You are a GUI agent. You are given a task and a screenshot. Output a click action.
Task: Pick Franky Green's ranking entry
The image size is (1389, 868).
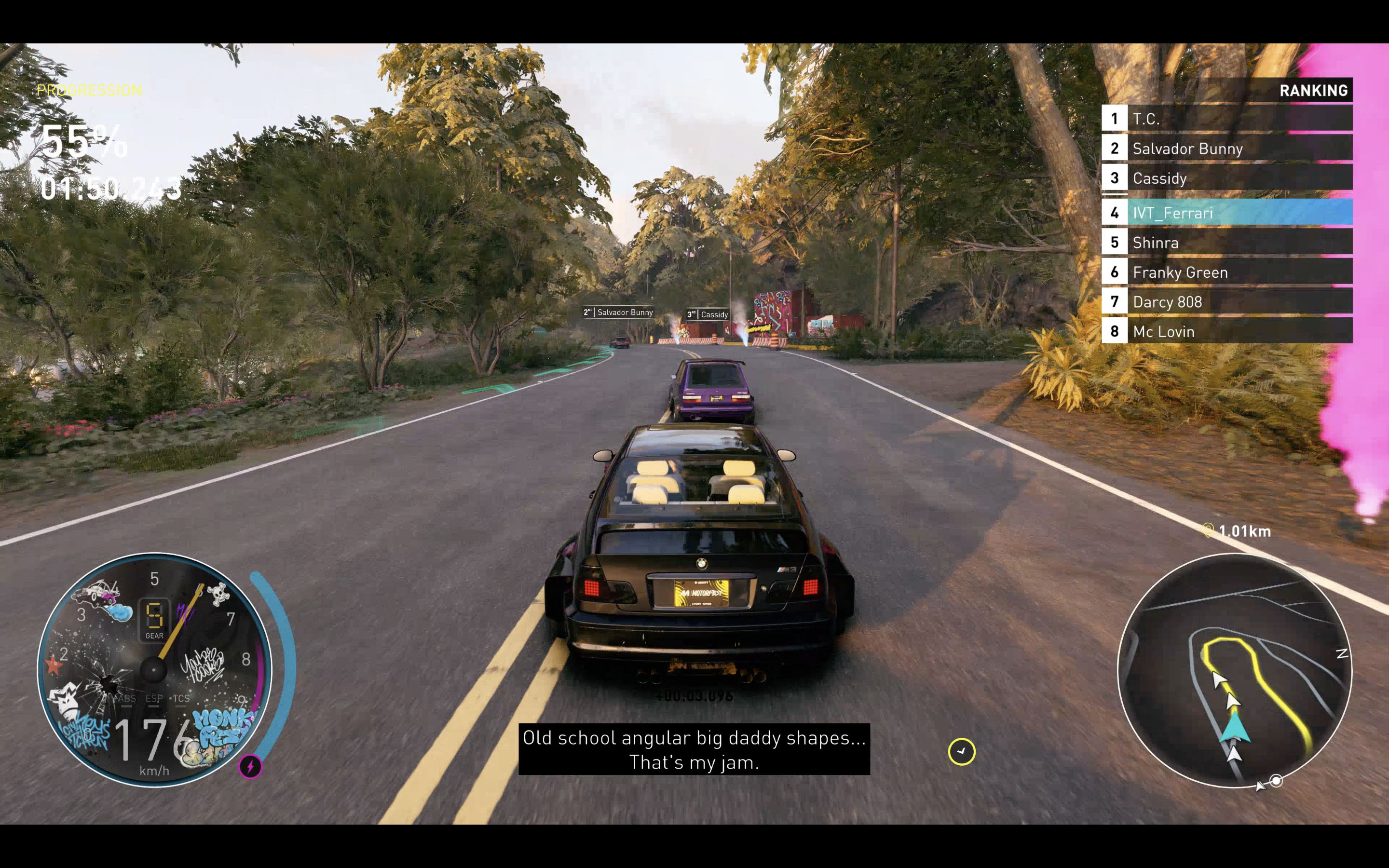(x=1226, y=272)
